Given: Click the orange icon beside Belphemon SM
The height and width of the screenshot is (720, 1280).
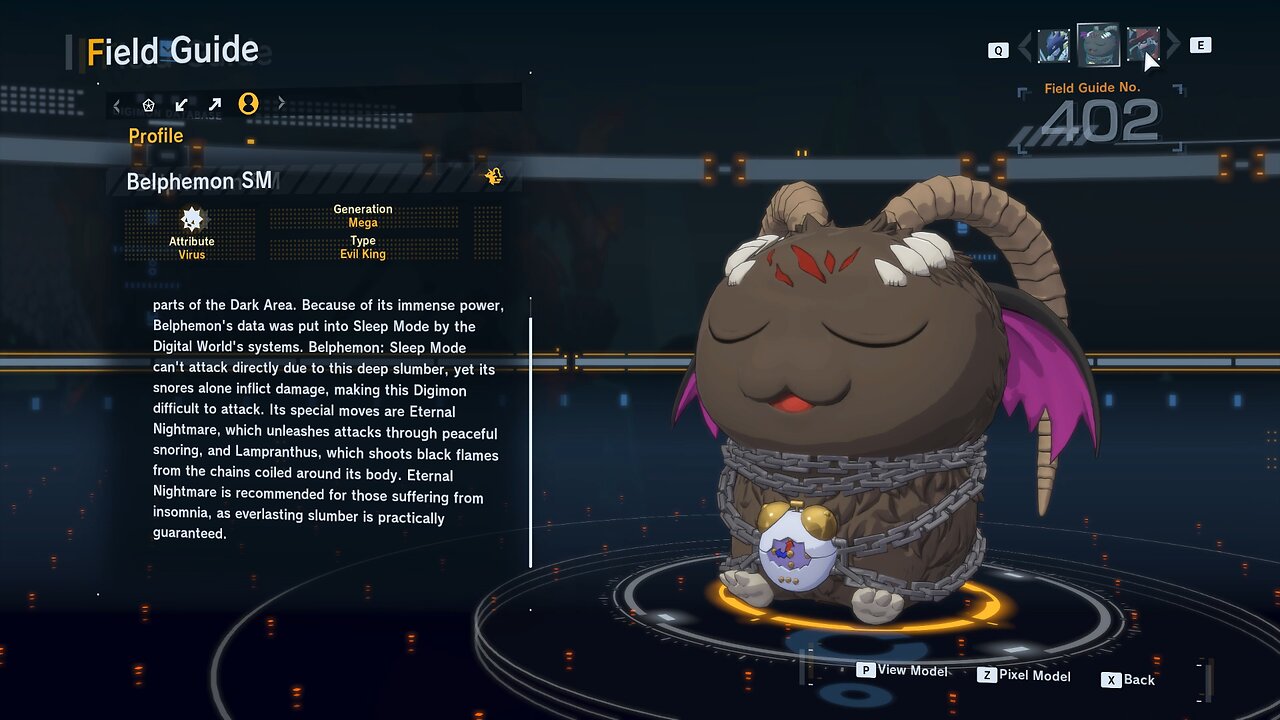Looking at the screenshot, I should point(493,177).
